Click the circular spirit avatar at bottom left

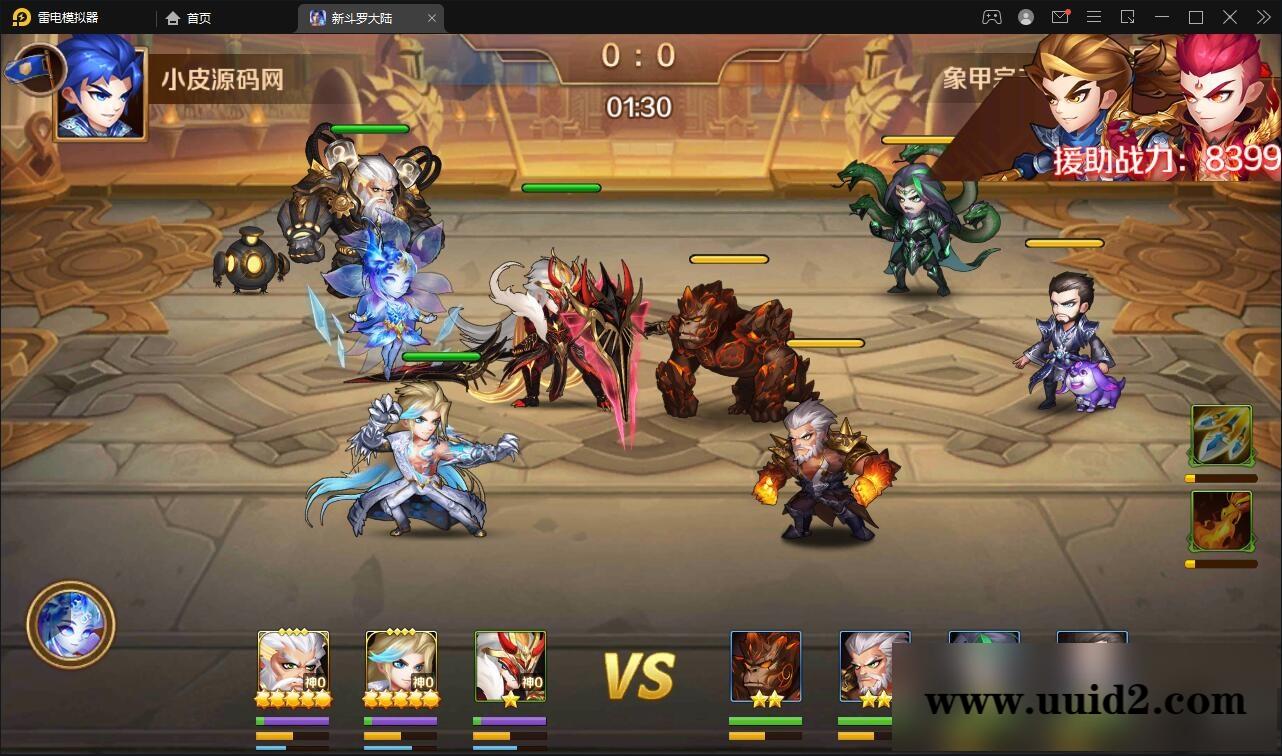click(70, 624)
